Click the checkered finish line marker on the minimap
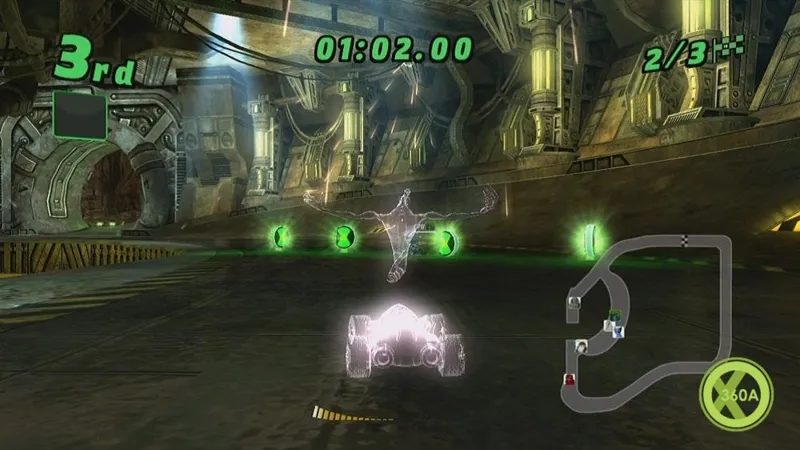The image size is (800, 450). point(684,240)
